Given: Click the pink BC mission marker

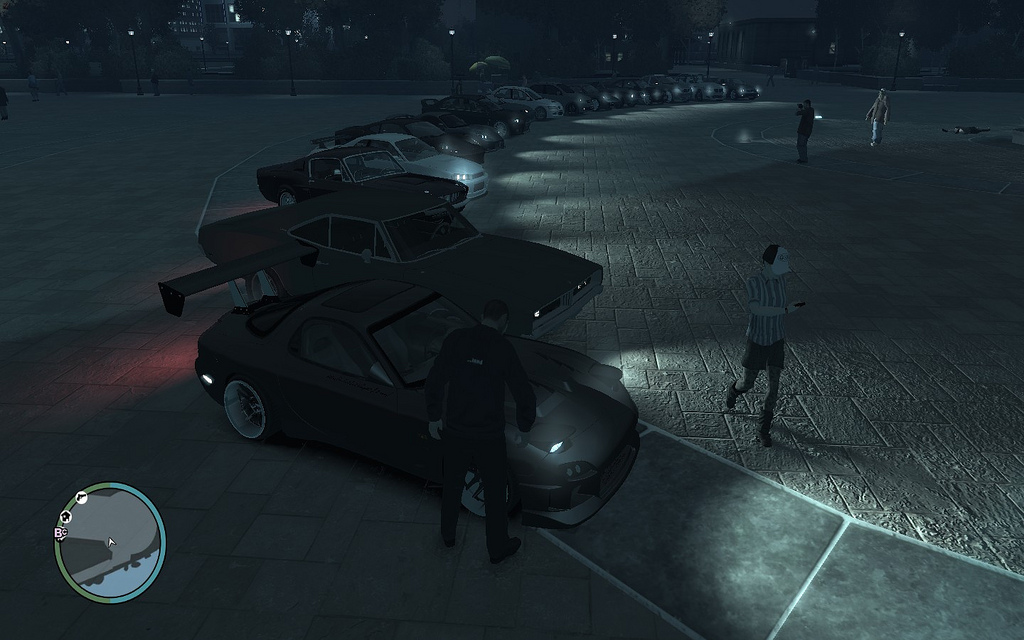Looking at the screenshot, I should pos(60,533).
